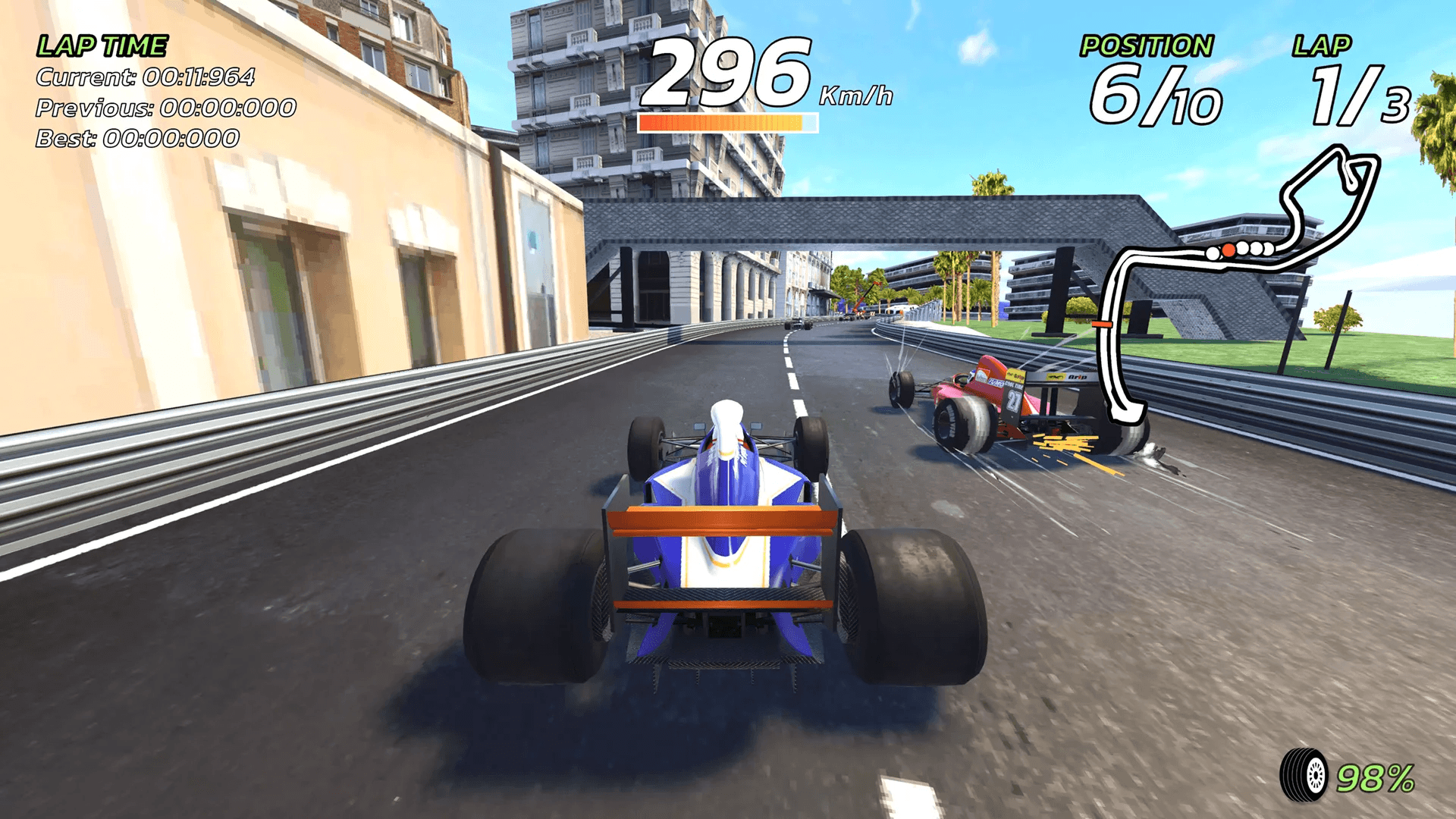
Task: Select the speedometer showing 296 Km/h
Action: 728,72
